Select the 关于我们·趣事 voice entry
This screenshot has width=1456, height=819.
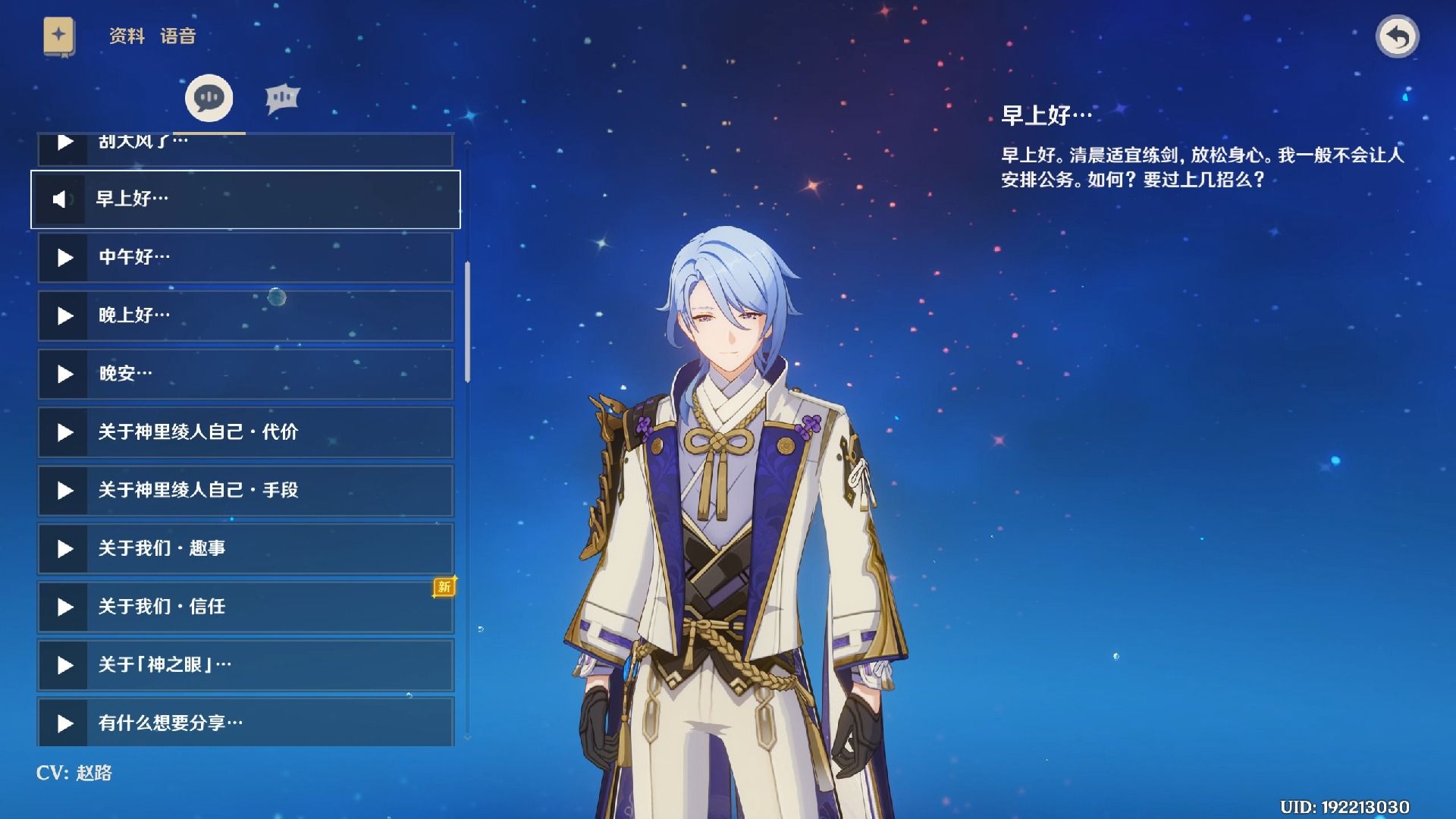(244, 548)
